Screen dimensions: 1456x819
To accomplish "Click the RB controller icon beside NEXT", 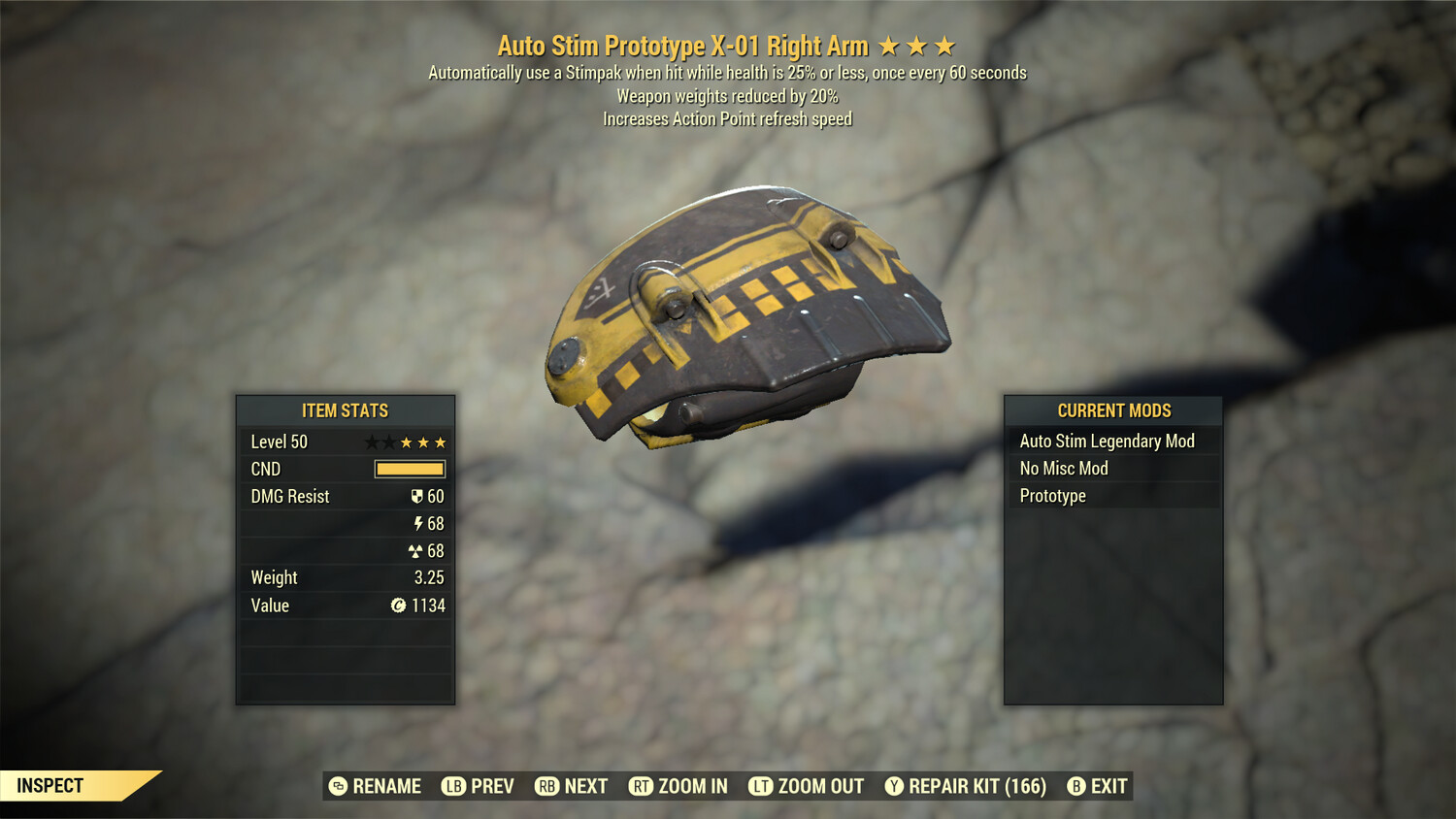I will (x=546, y=786).
